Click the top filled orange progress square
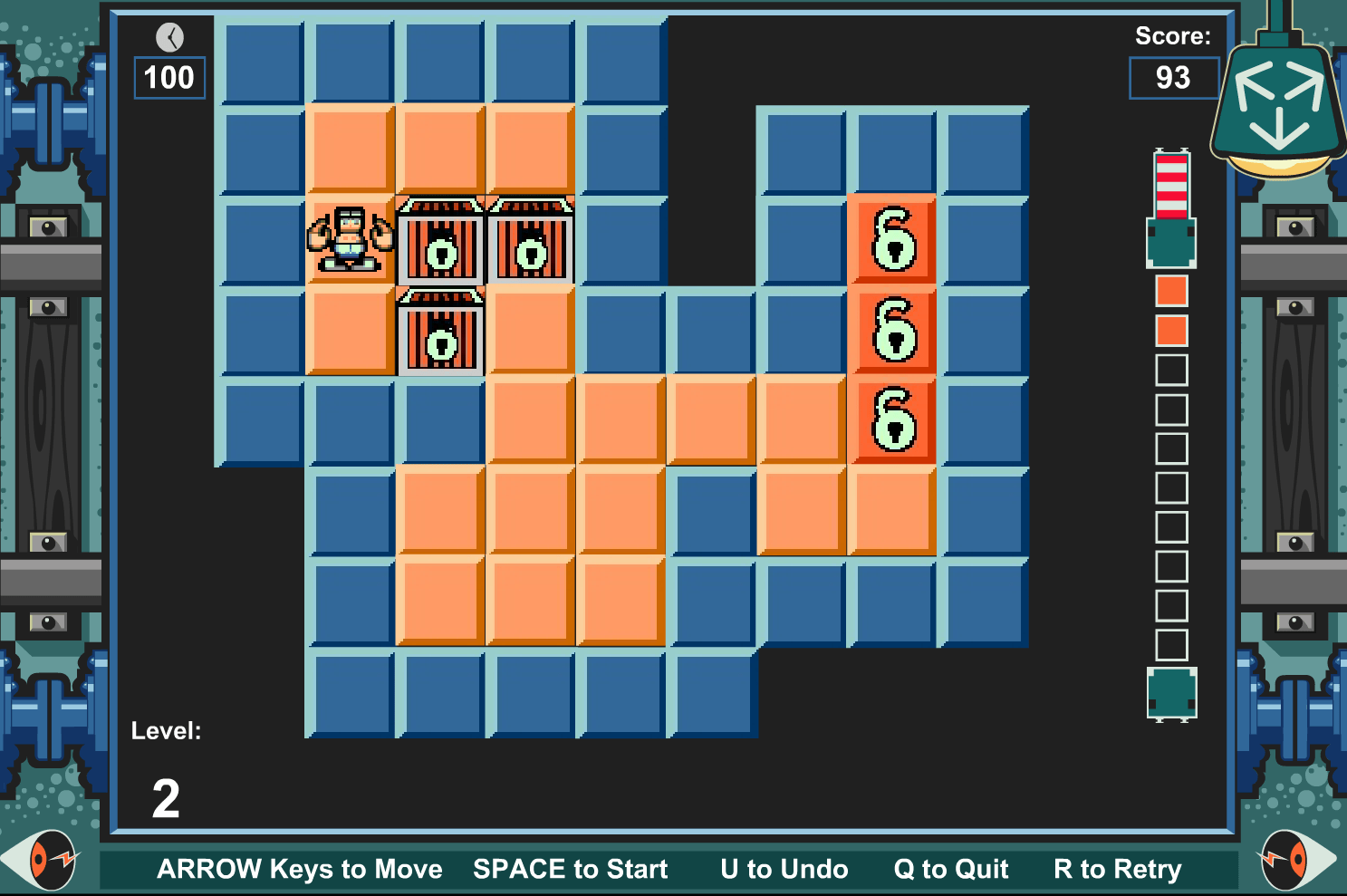The height and width of the screenshot is (896, 1347). [1171, 292]
